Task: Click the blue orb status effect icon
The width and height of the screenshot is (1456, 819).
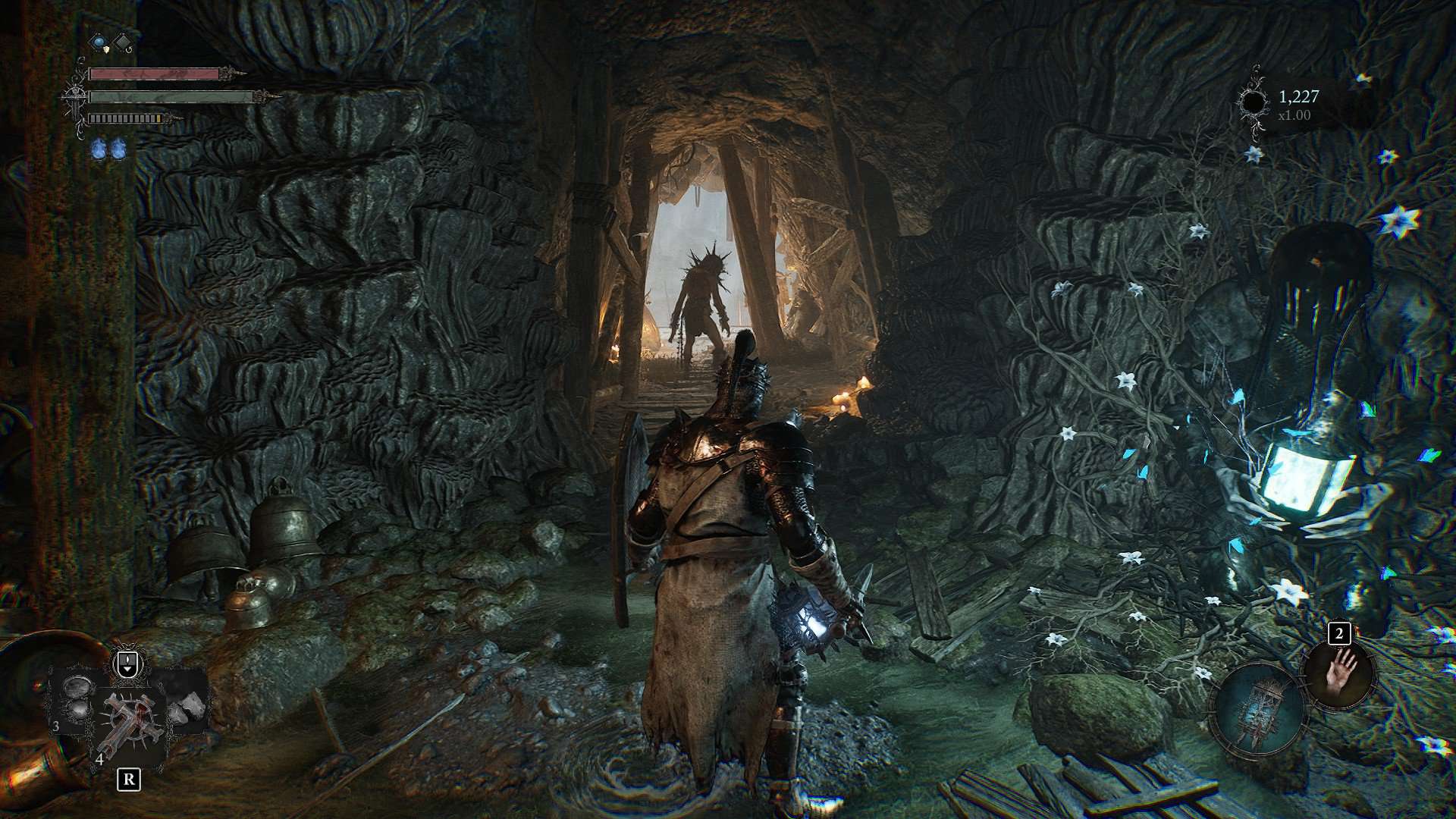Action: point(99,42)
